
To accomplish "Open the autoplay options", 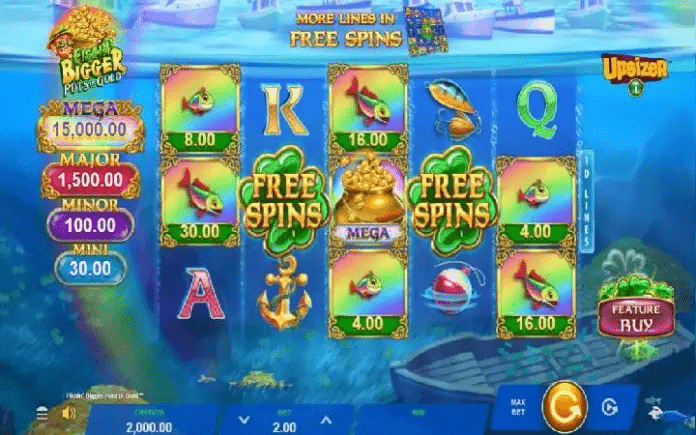I will (609, 409).
